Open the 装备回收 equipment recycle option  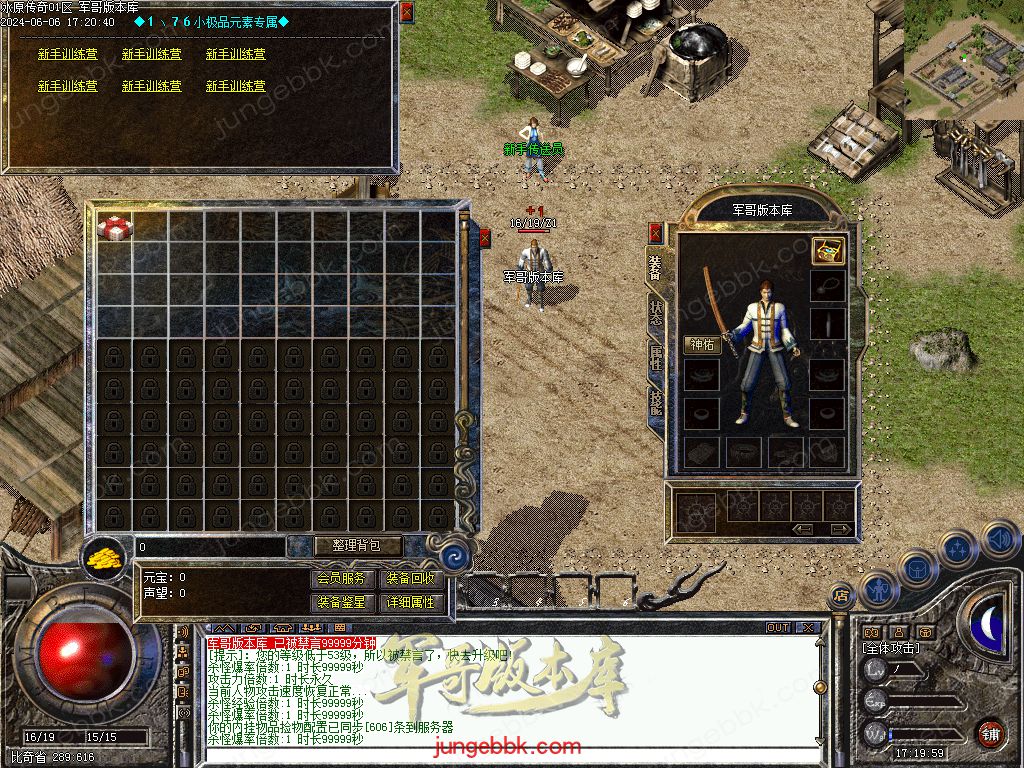pyautogui.click(x=411, y=579)
